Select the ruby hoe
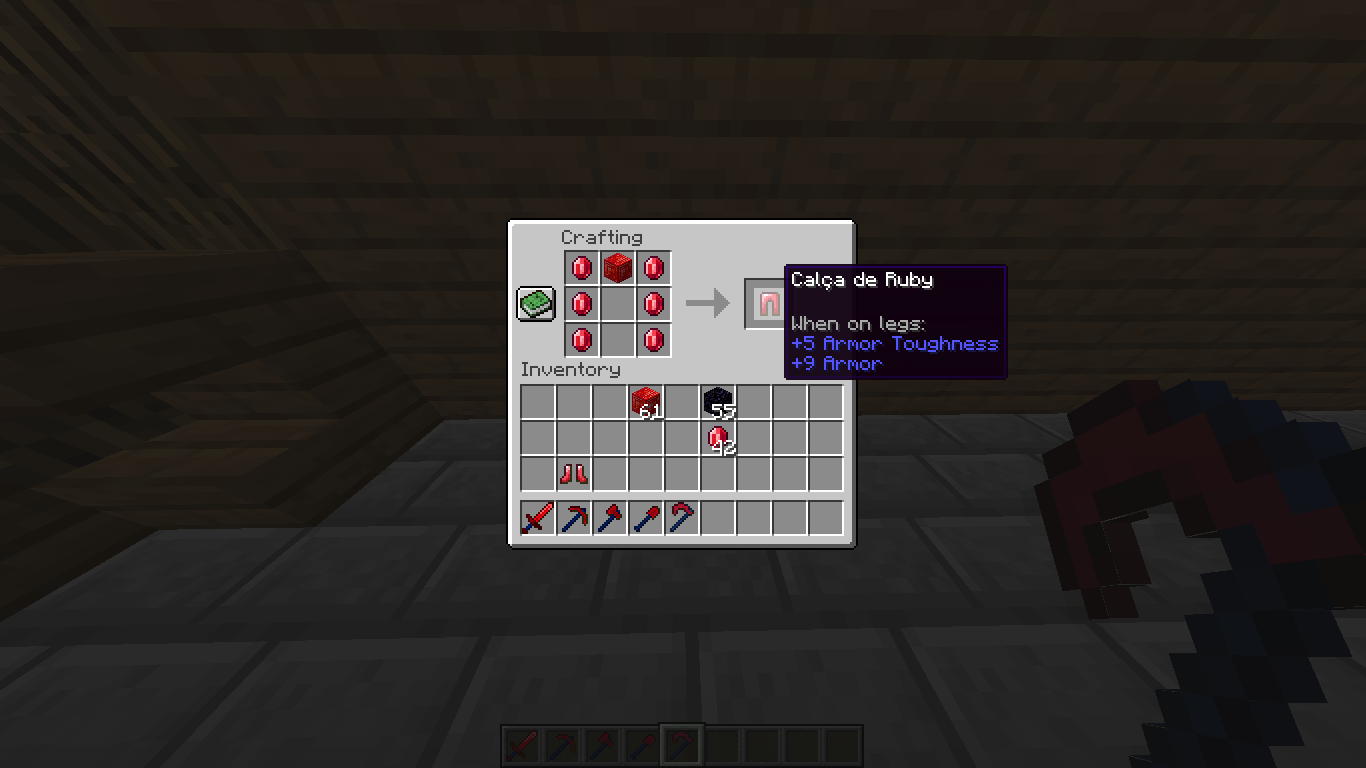This screenshot has width=1366, height=768. tap(682, 516)
